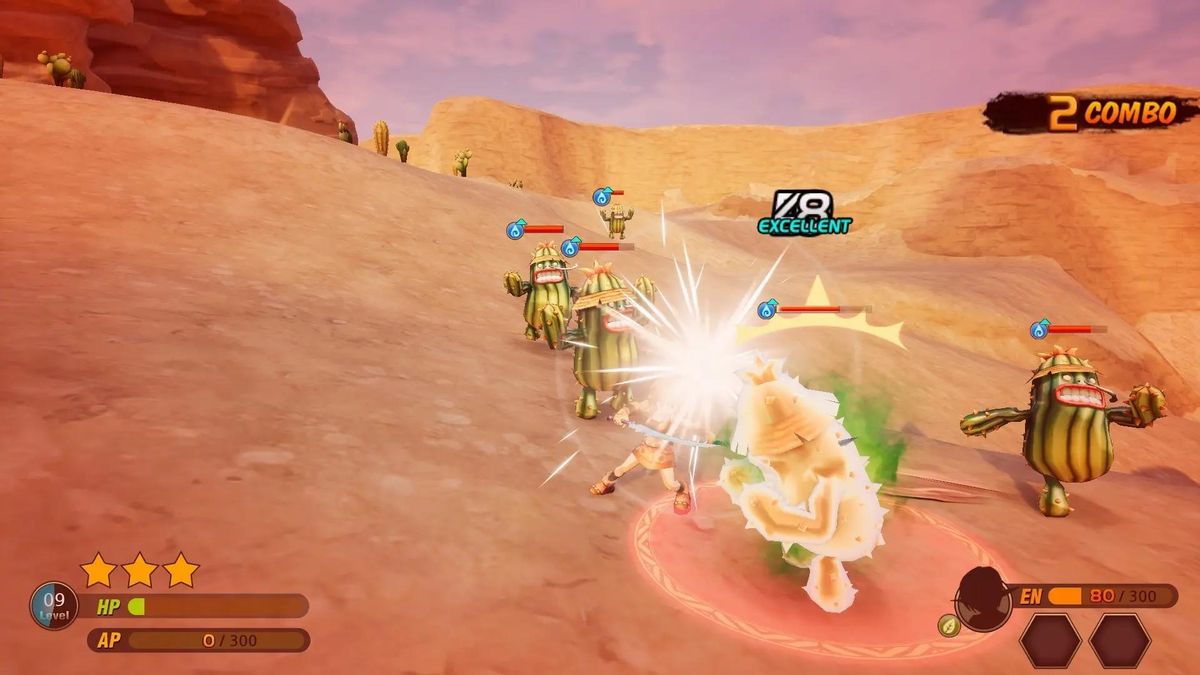This screenshot has height=675, width=1200.
Task: Tap the green leaf element icon
Action: (949, 626)
